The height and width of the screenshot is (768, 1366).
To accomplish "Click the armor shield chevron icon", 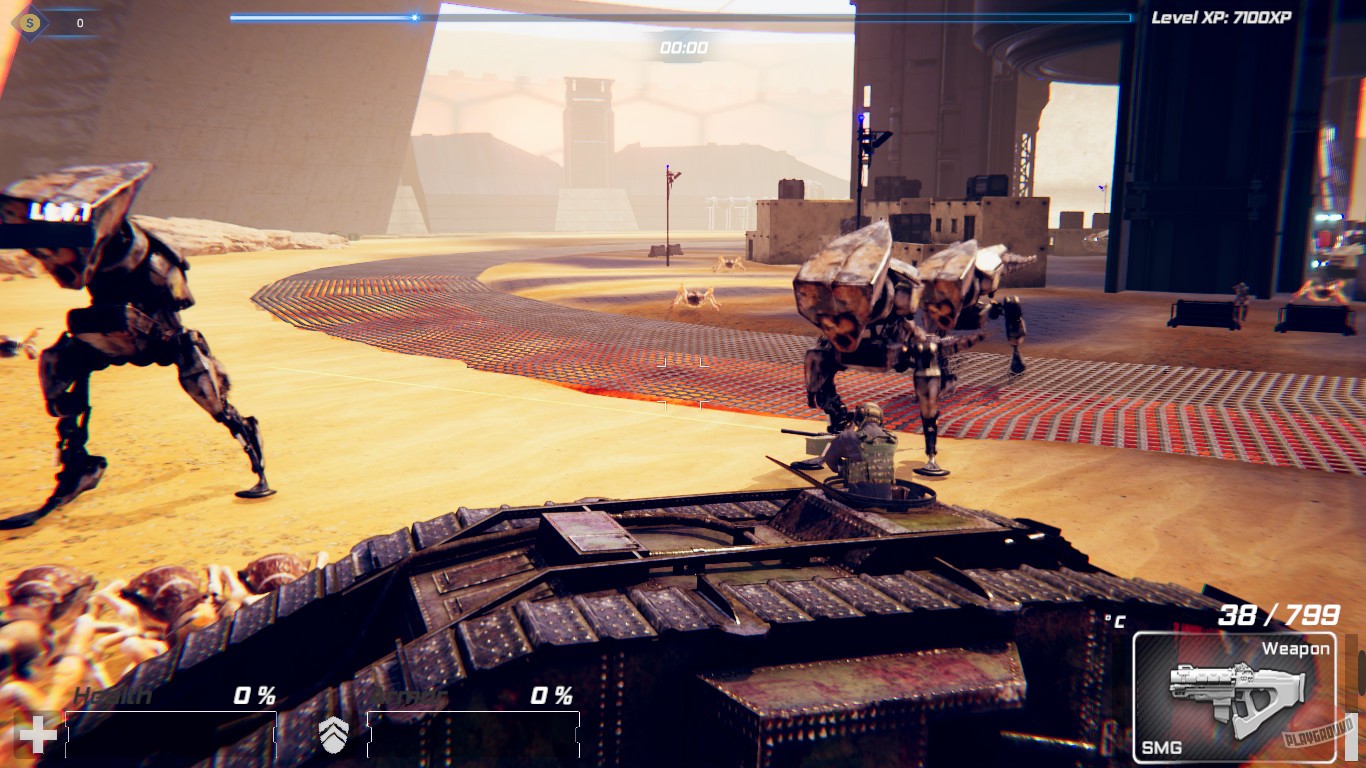I will [x=335, y=734].
